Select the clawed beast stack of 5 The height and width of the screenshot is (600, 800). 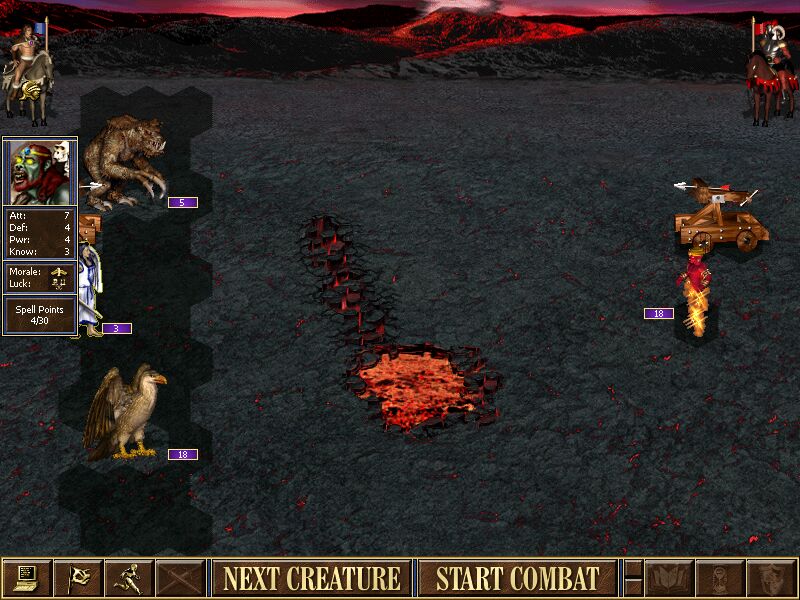click(x=128, y=160)
